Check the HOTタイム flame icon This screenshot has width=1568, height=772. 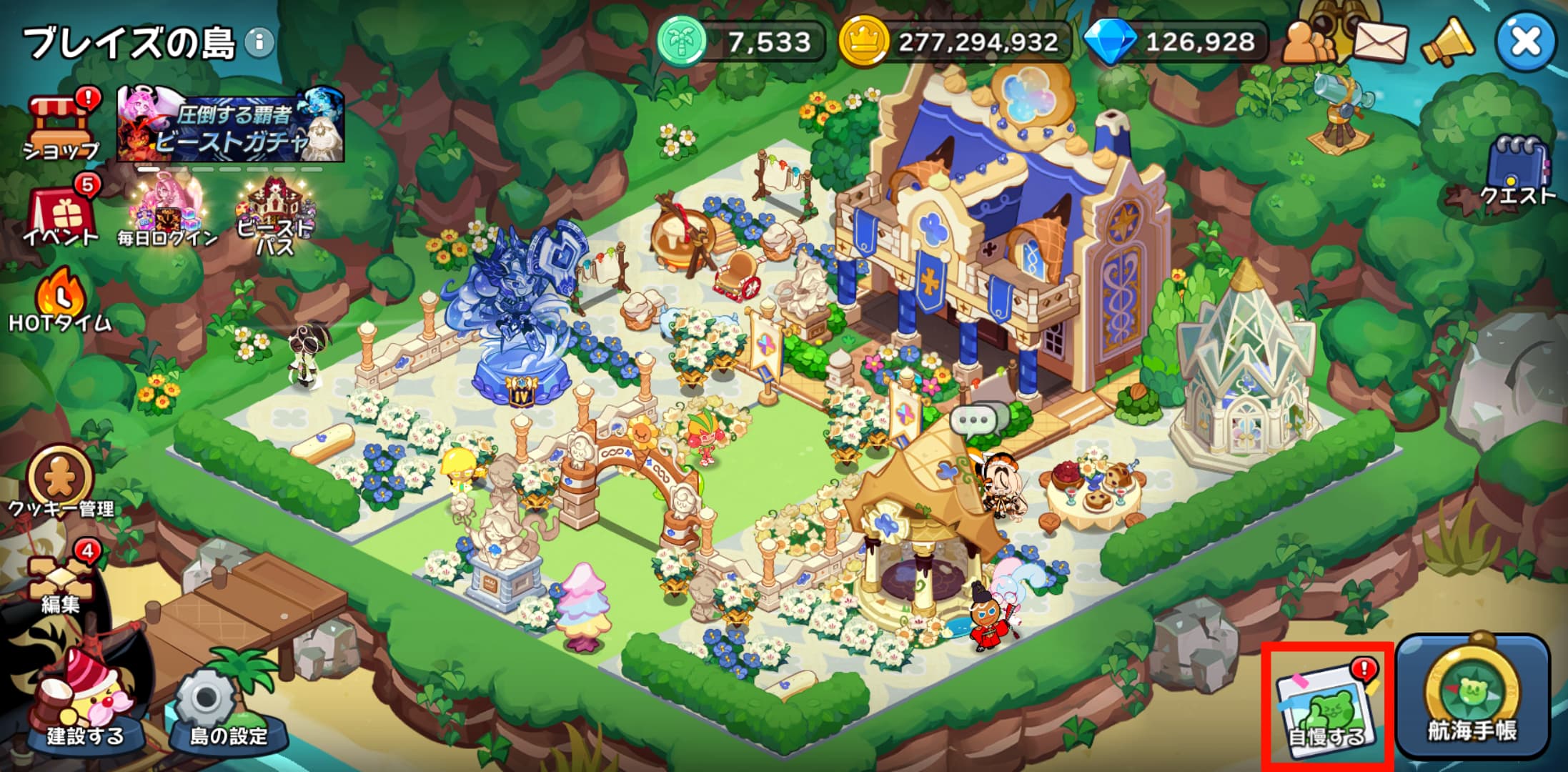[60, 300]
